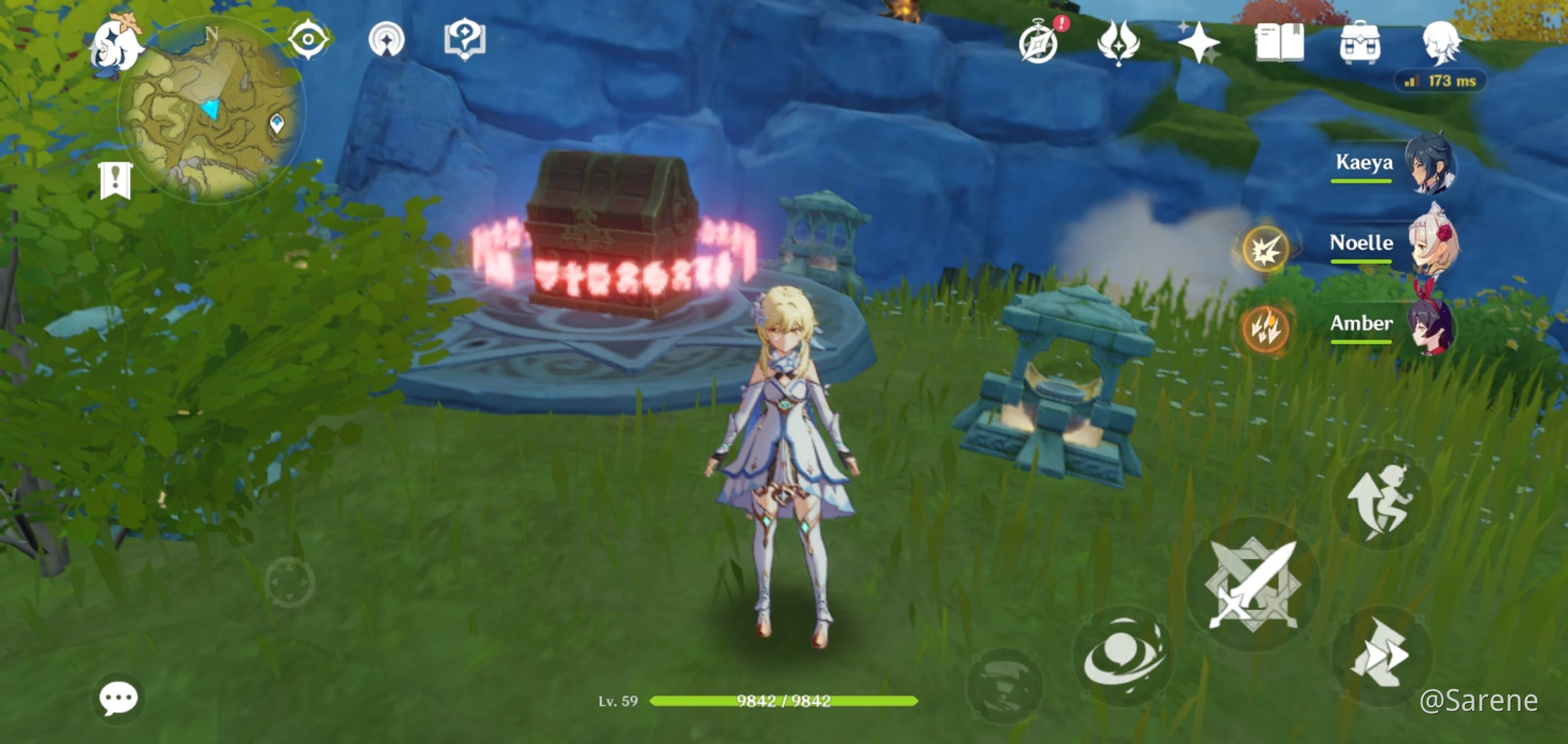Click the party setup tracking beacon icon

pyautogui.click(x=385, y=40)
